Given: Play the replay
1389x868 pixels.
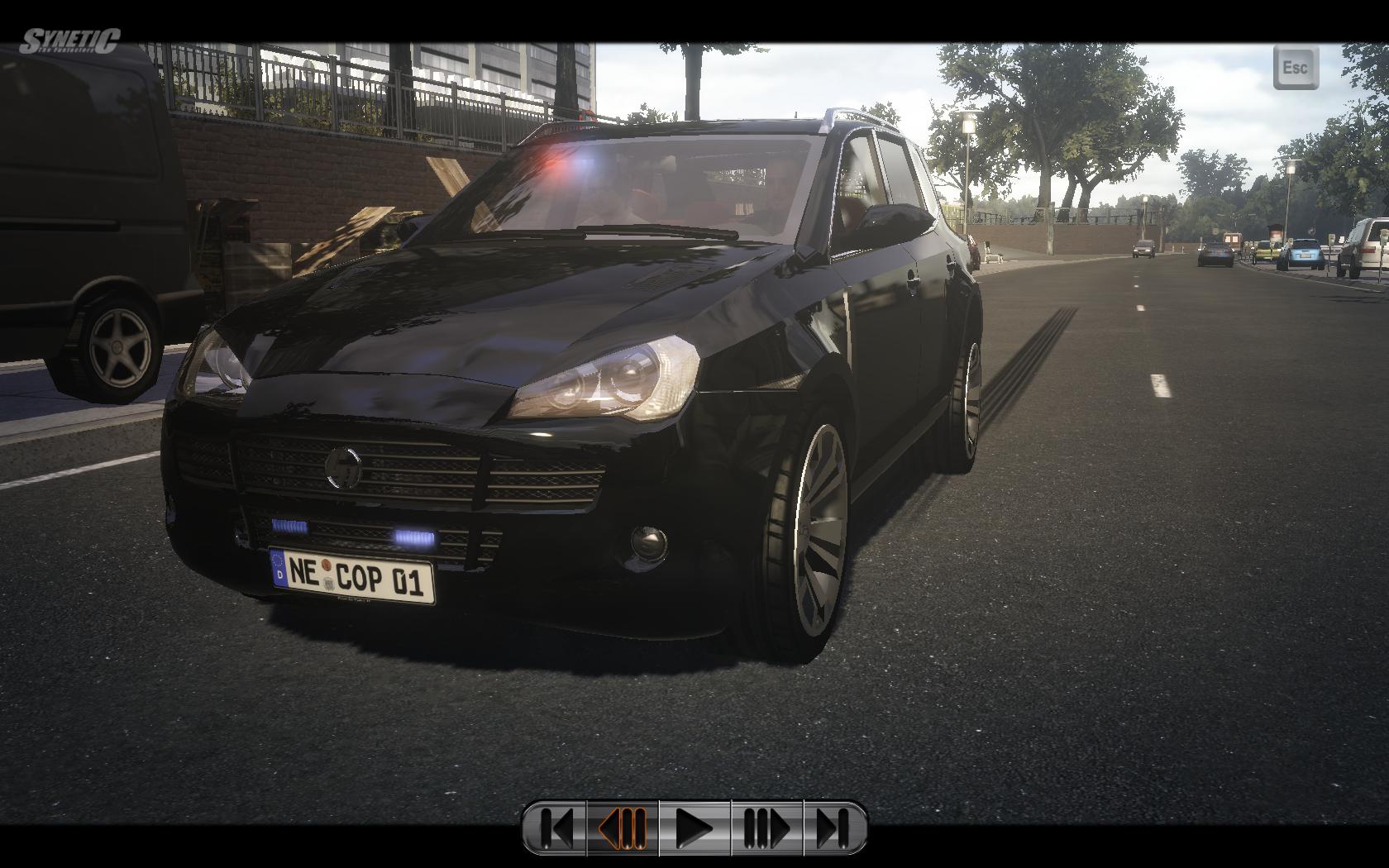Looking at the screenshot, I should coord(694,827).
